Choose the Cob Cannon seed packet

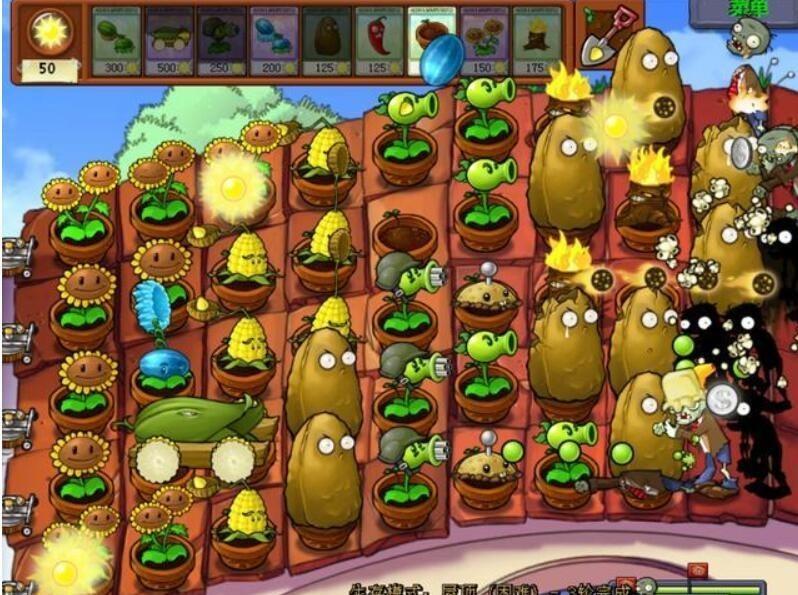168,41
